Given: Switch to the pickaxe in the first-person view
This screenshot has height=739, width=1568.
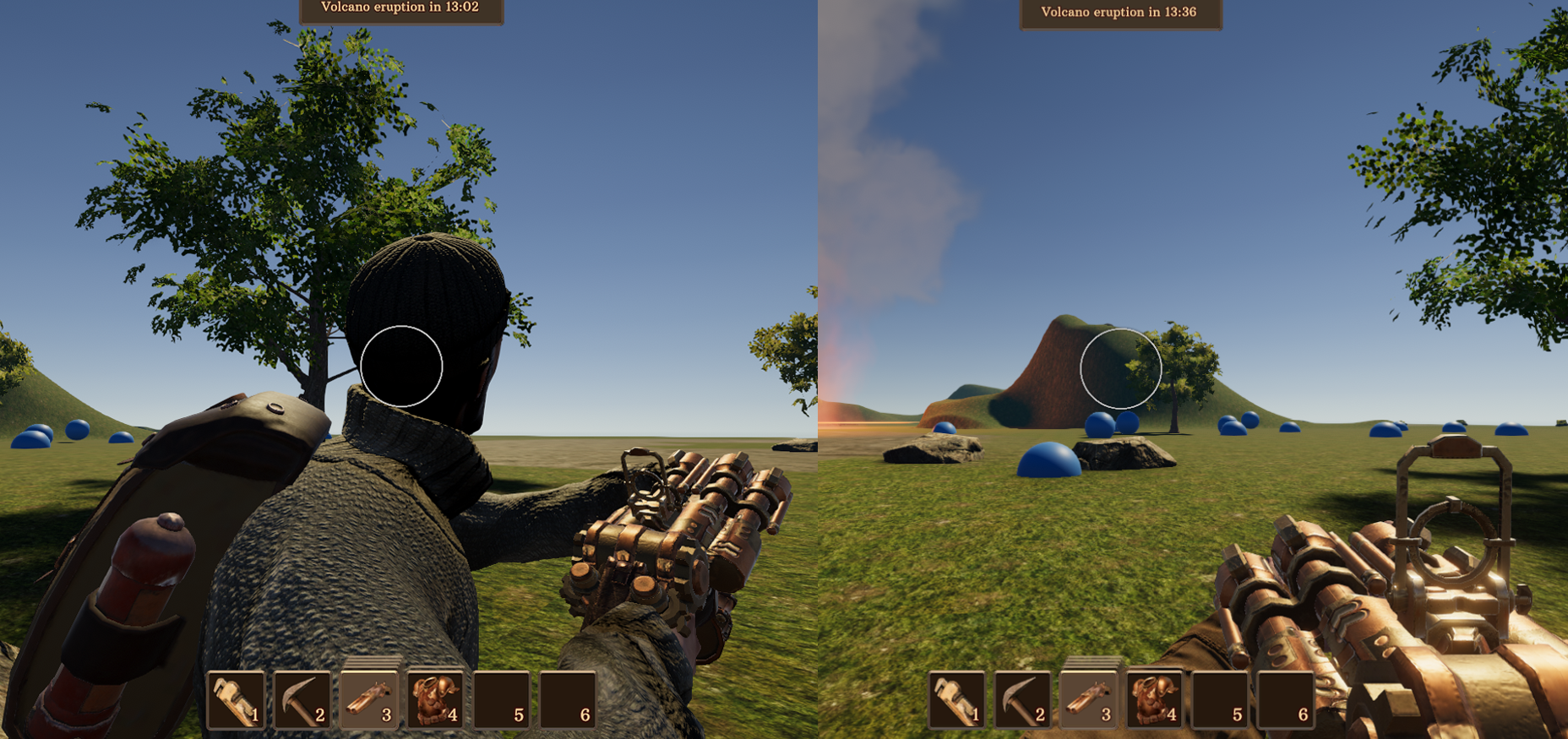Looking at the screenshot, I should (x=1023, y=699).
